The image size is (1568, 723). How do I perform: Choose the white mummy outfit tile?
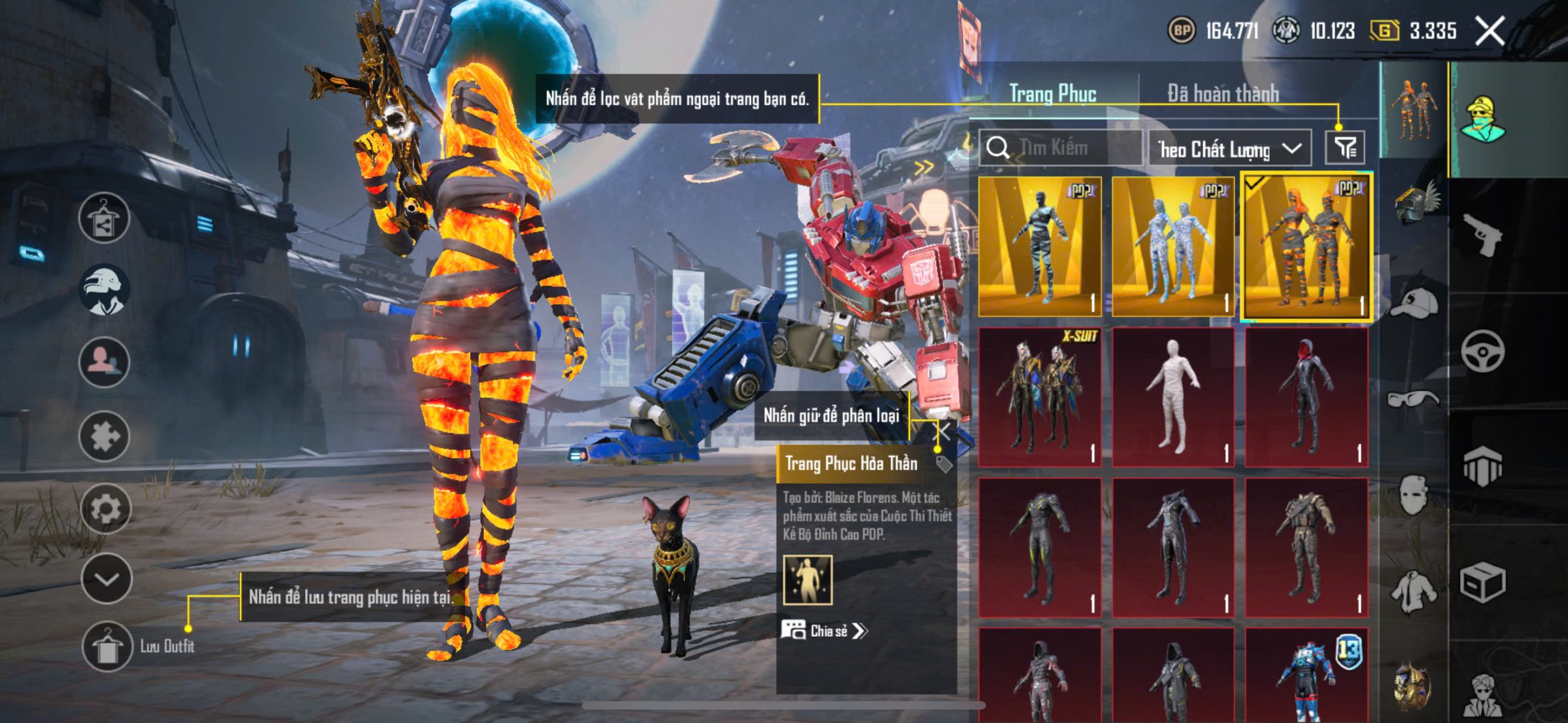[x=1173, y=397]
